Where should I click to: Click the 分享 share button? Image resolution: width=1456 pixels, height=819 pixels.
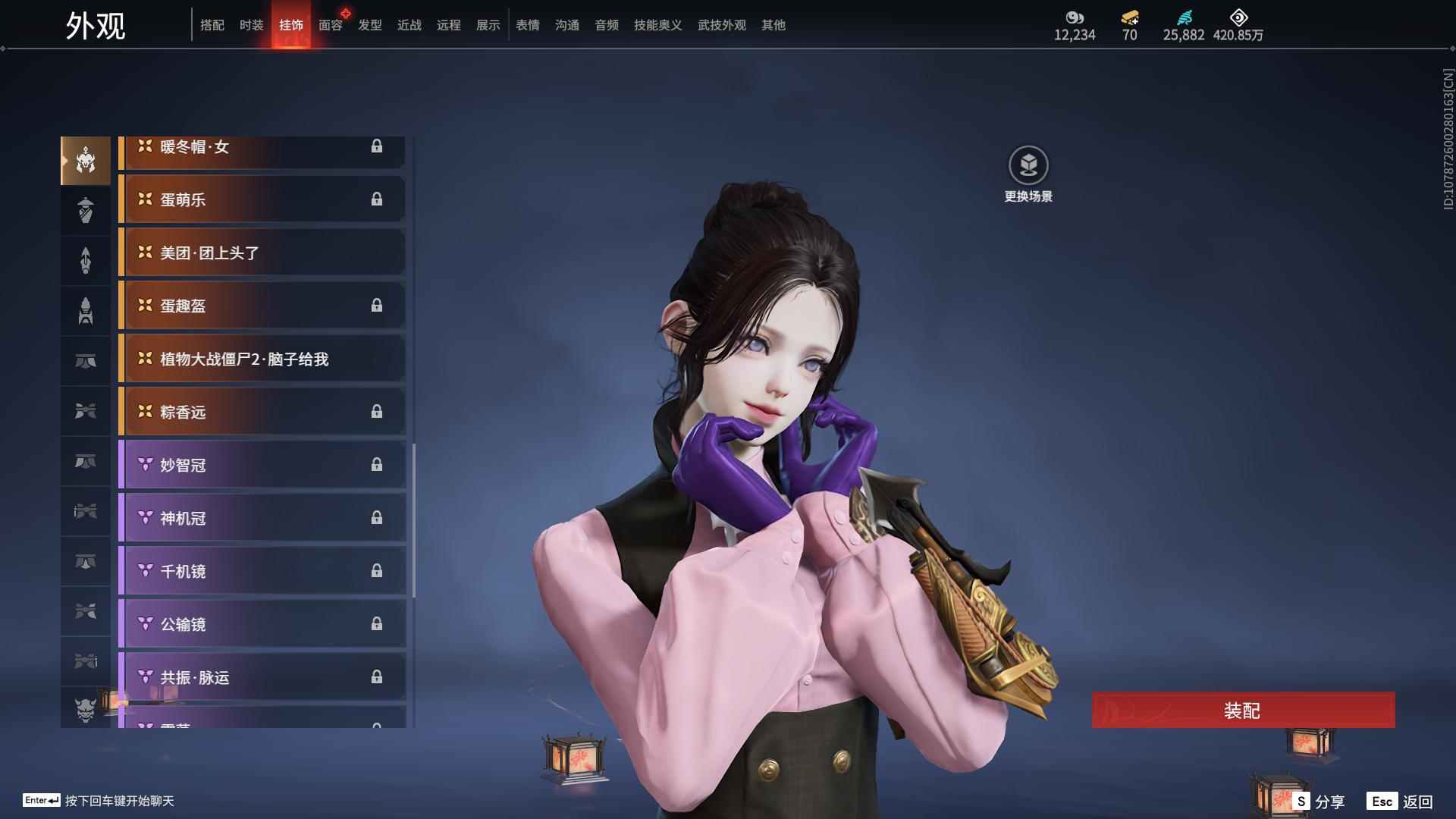point(1319,801)
